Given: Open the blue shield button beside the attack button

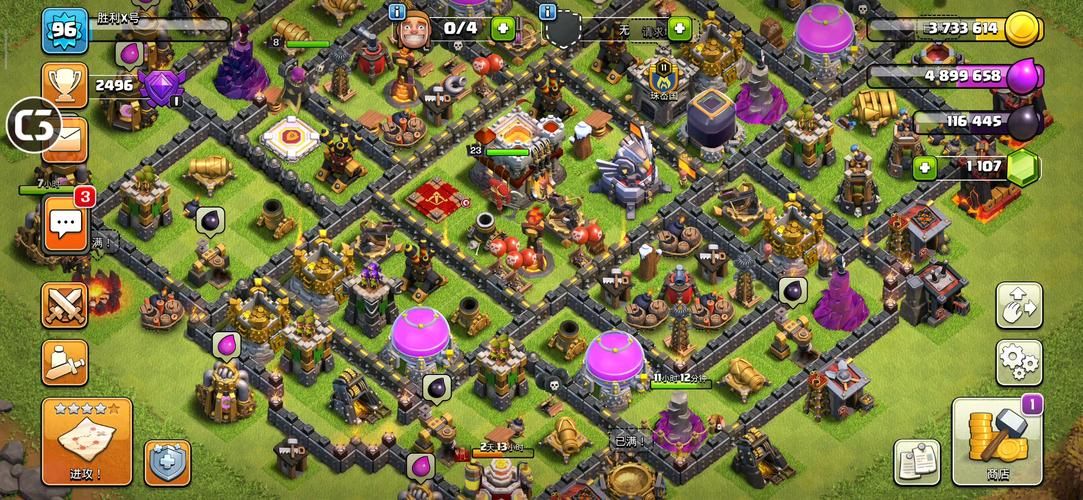Looking at the screenshot, I should tap(167, 463).
